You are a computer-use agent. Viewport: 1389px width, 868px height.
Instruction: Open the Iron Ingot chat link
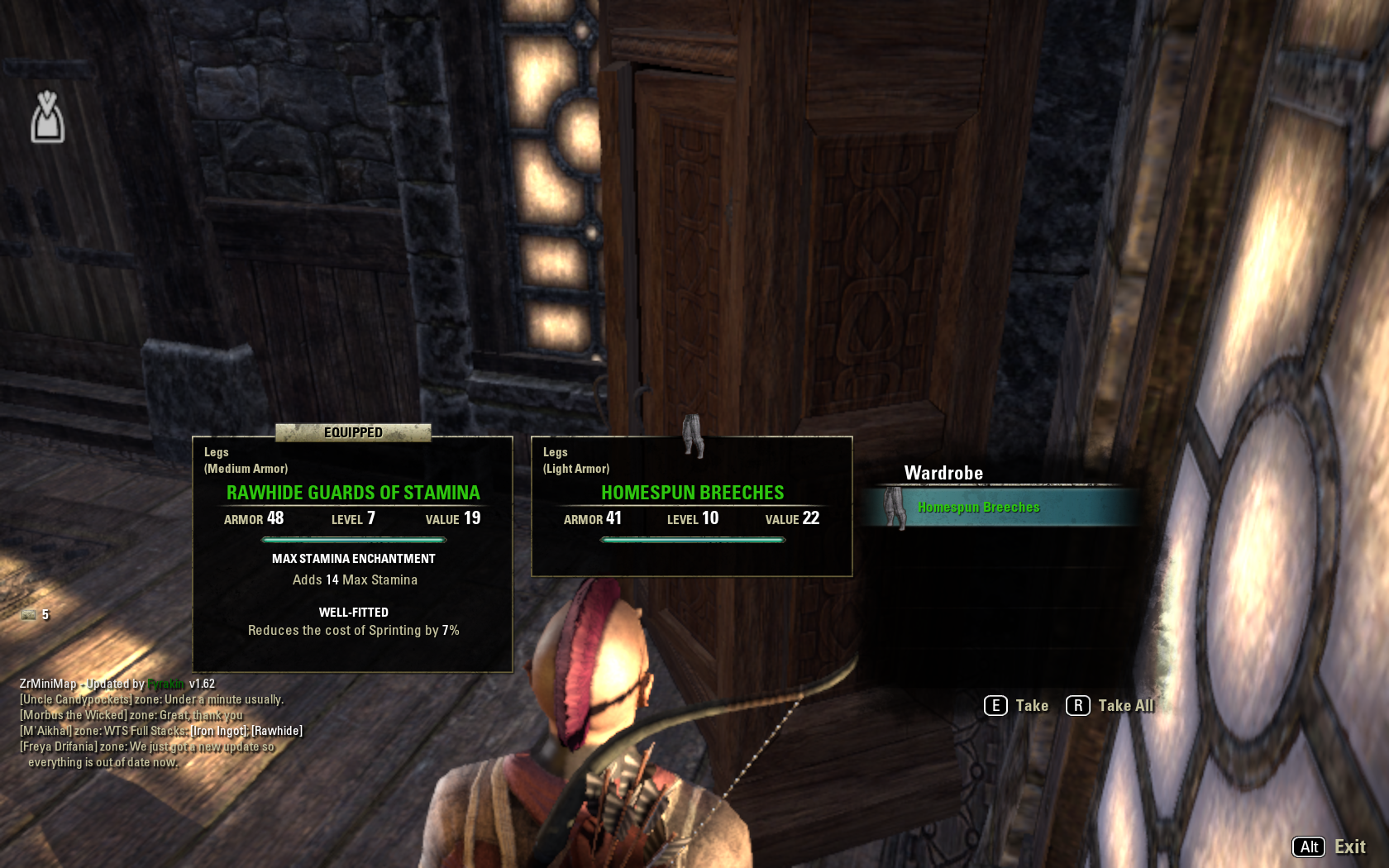pyautogui.click(x=218, y=731)
